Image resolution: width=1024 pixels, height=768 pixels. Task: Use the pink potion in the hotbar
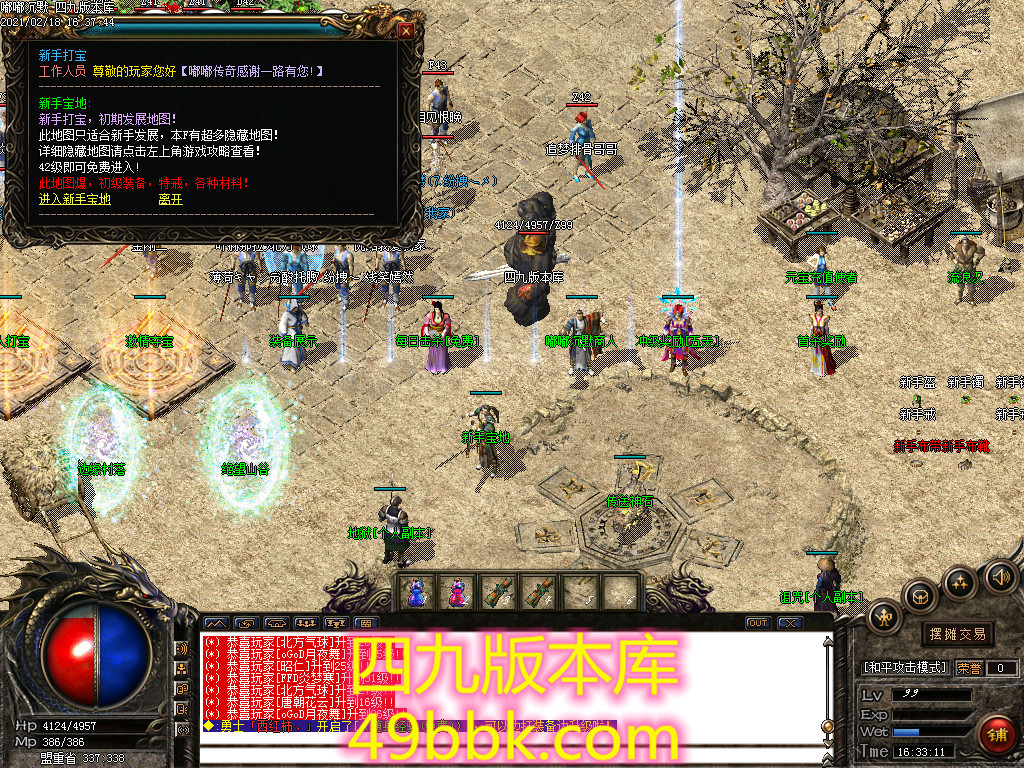[x=456, y=592]
